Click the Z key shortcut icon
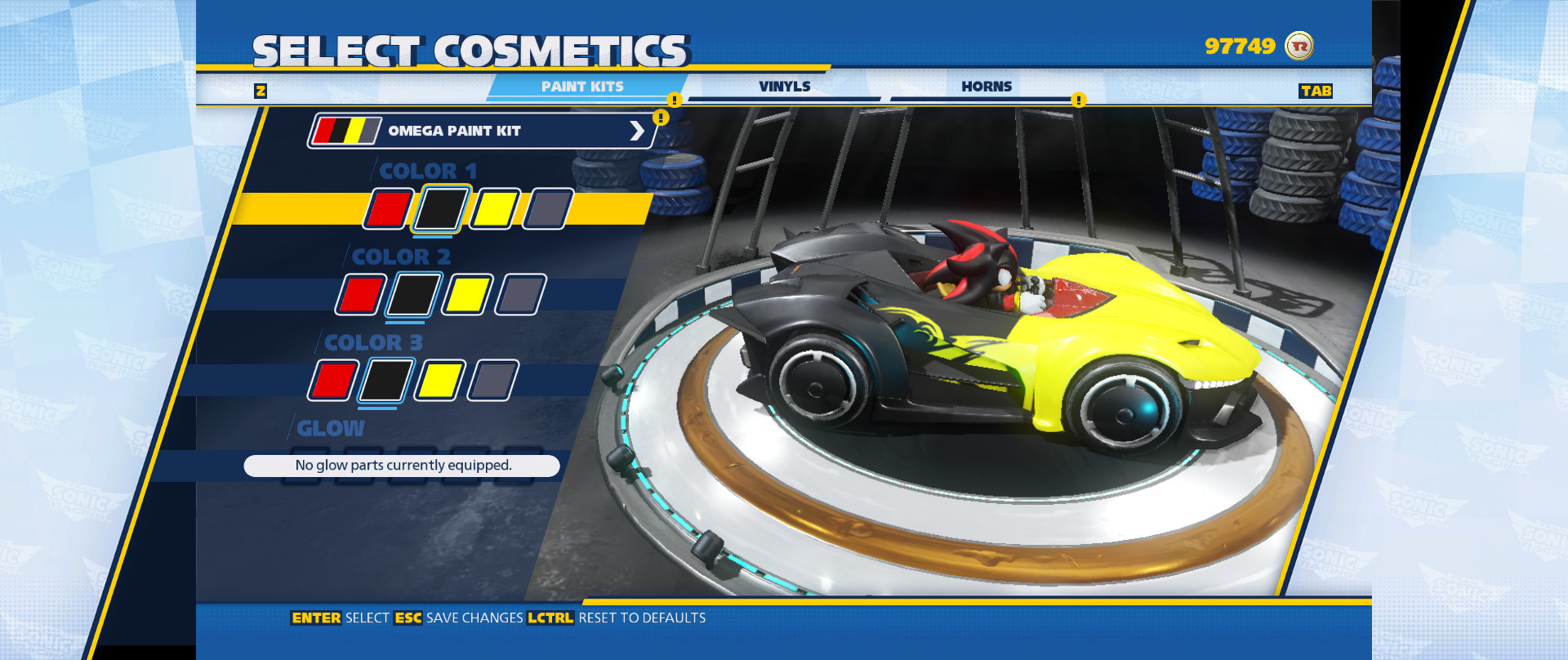1568x660 pixels. (x=261, y=91)
